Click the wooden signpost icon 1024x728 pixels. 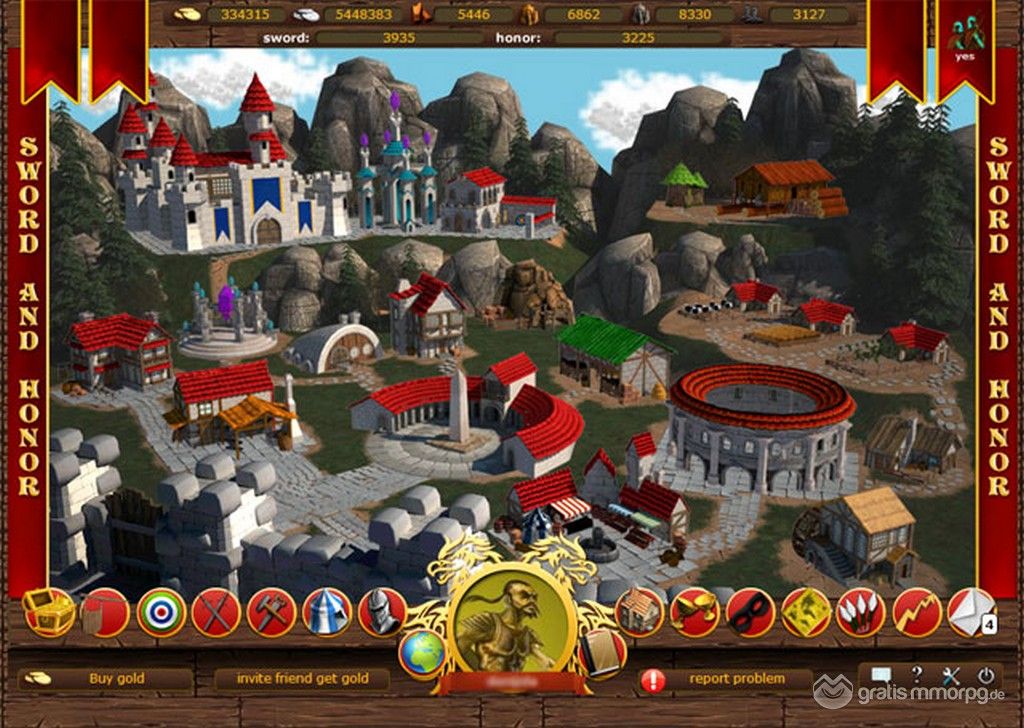pyautogui.click(x=104, y=612)
